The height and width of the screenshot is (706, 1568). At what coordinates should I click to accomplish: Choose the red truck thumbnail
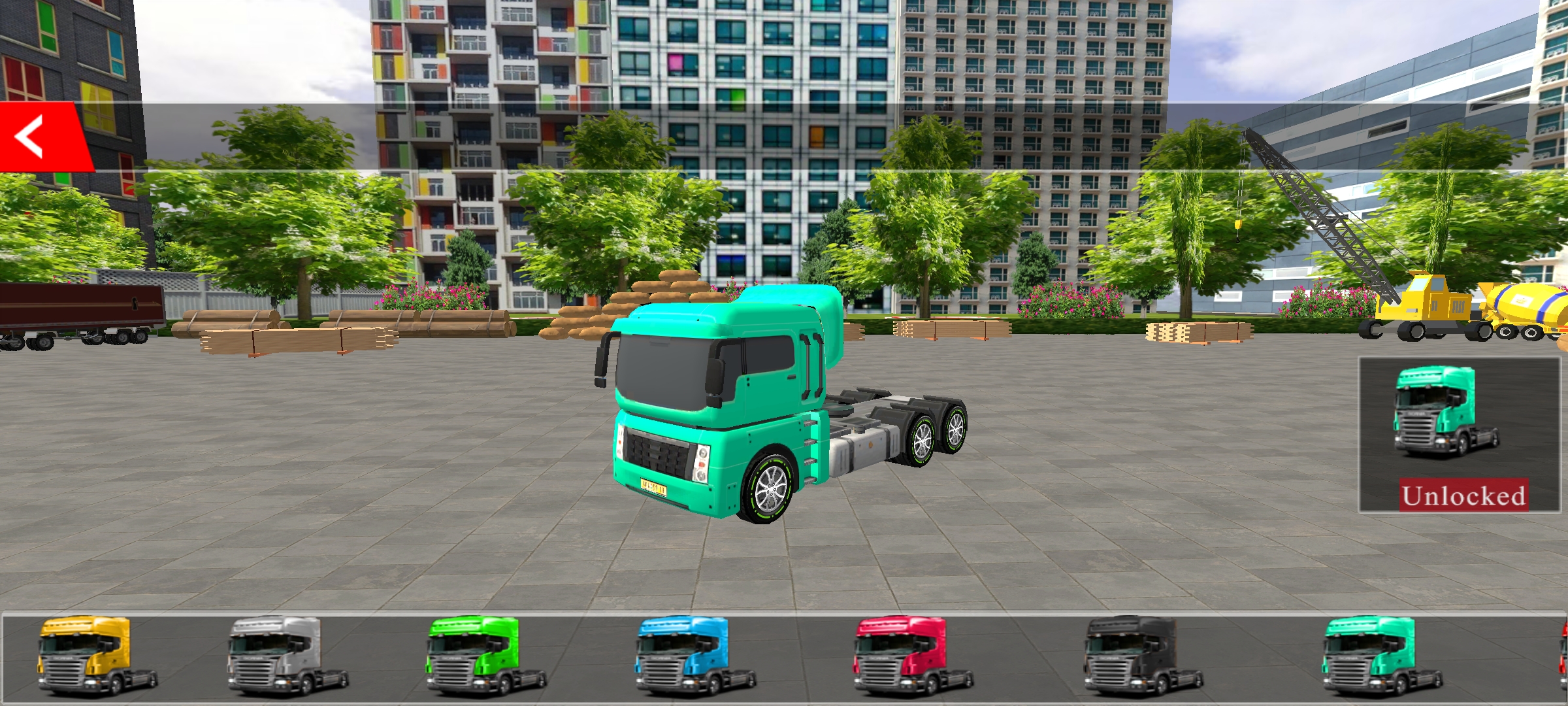(x=912, y=656)
